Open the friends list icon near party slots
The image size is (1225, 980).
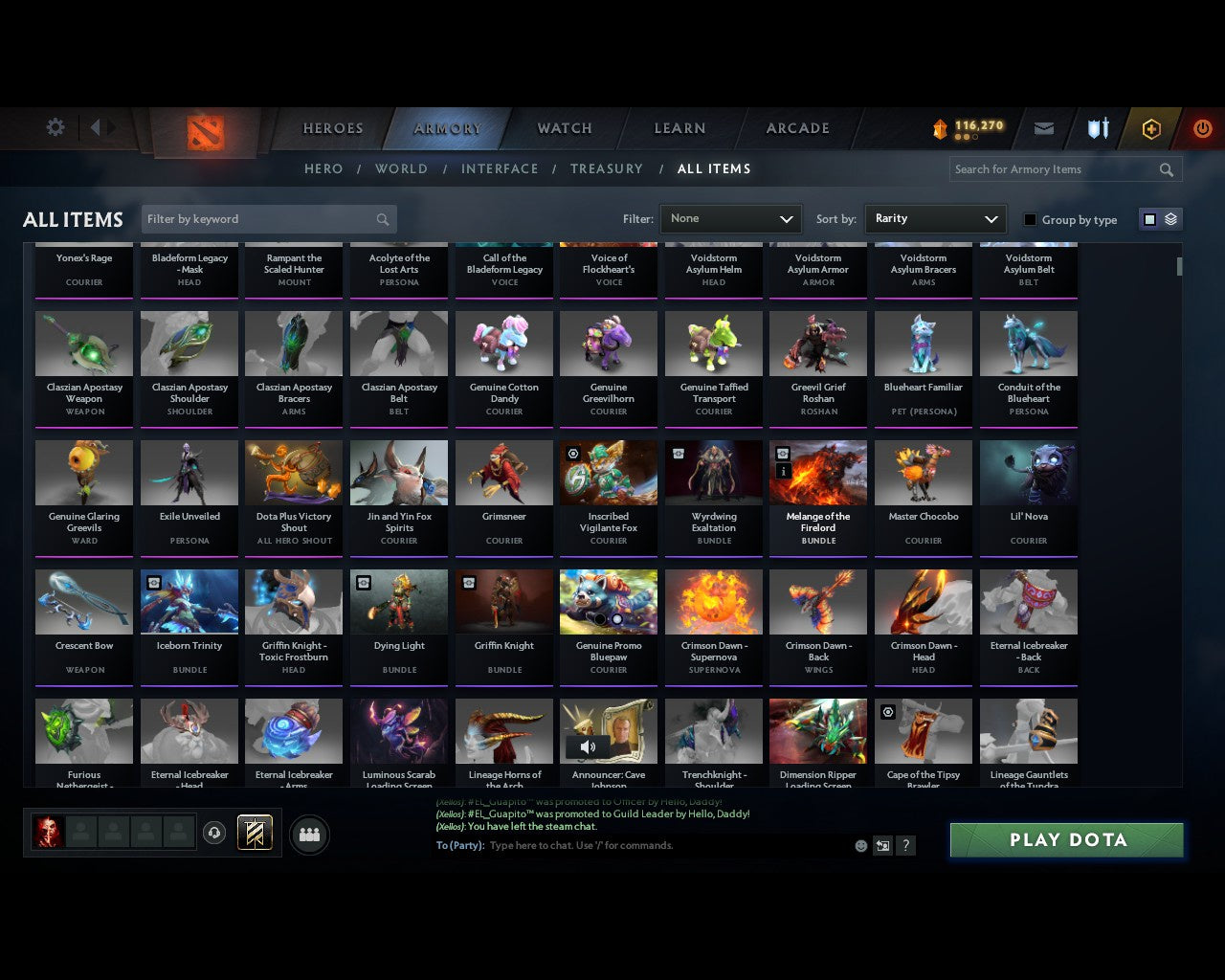pos(308,835)
